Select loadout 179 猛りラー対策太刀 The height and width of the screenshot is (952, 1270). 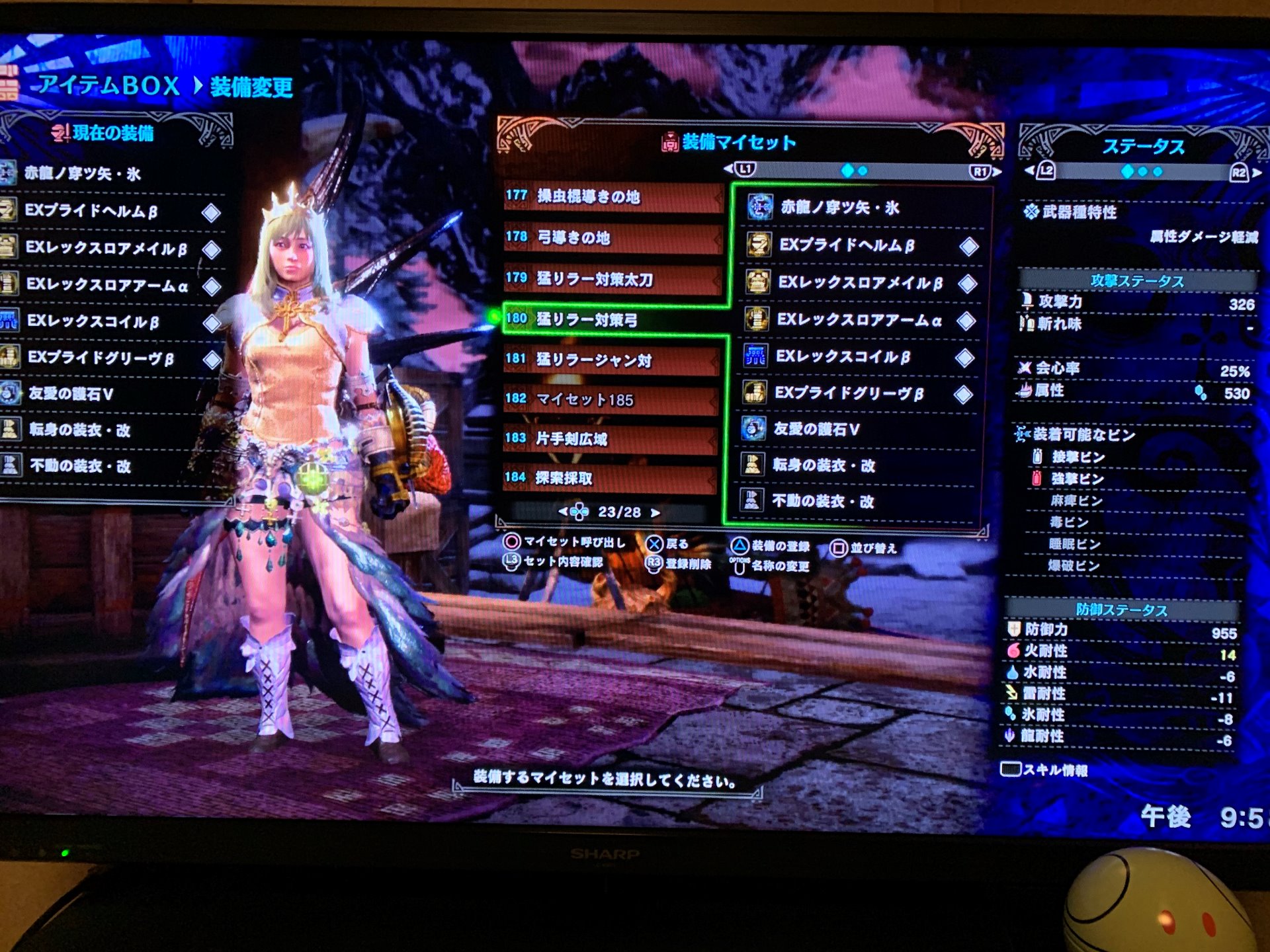tap(612, 279)
